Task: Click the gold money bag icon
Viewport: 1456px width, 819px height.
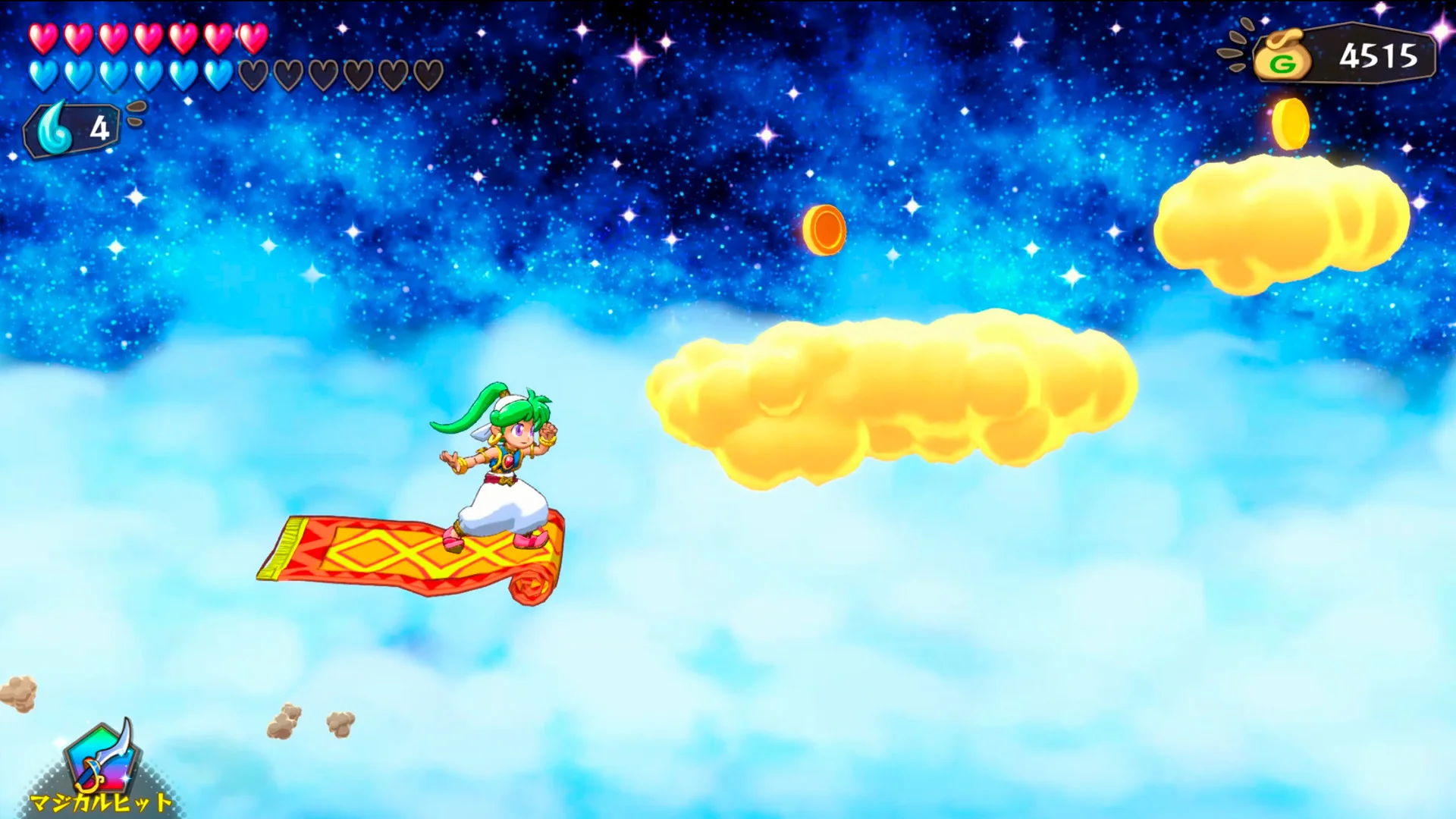Action: click(1283, 55)
